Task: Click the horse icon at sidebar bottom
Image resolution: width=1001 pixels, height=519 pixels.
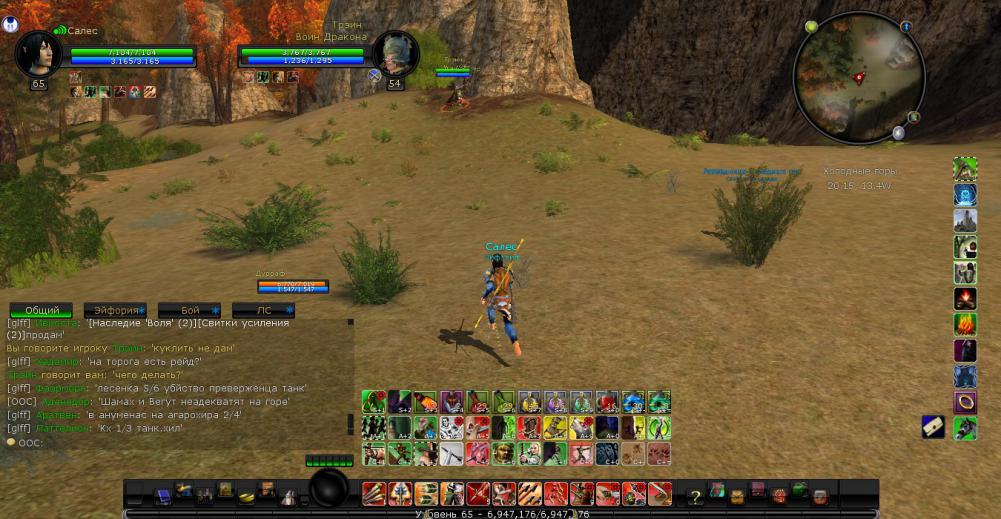Action: tap(965, 428)
